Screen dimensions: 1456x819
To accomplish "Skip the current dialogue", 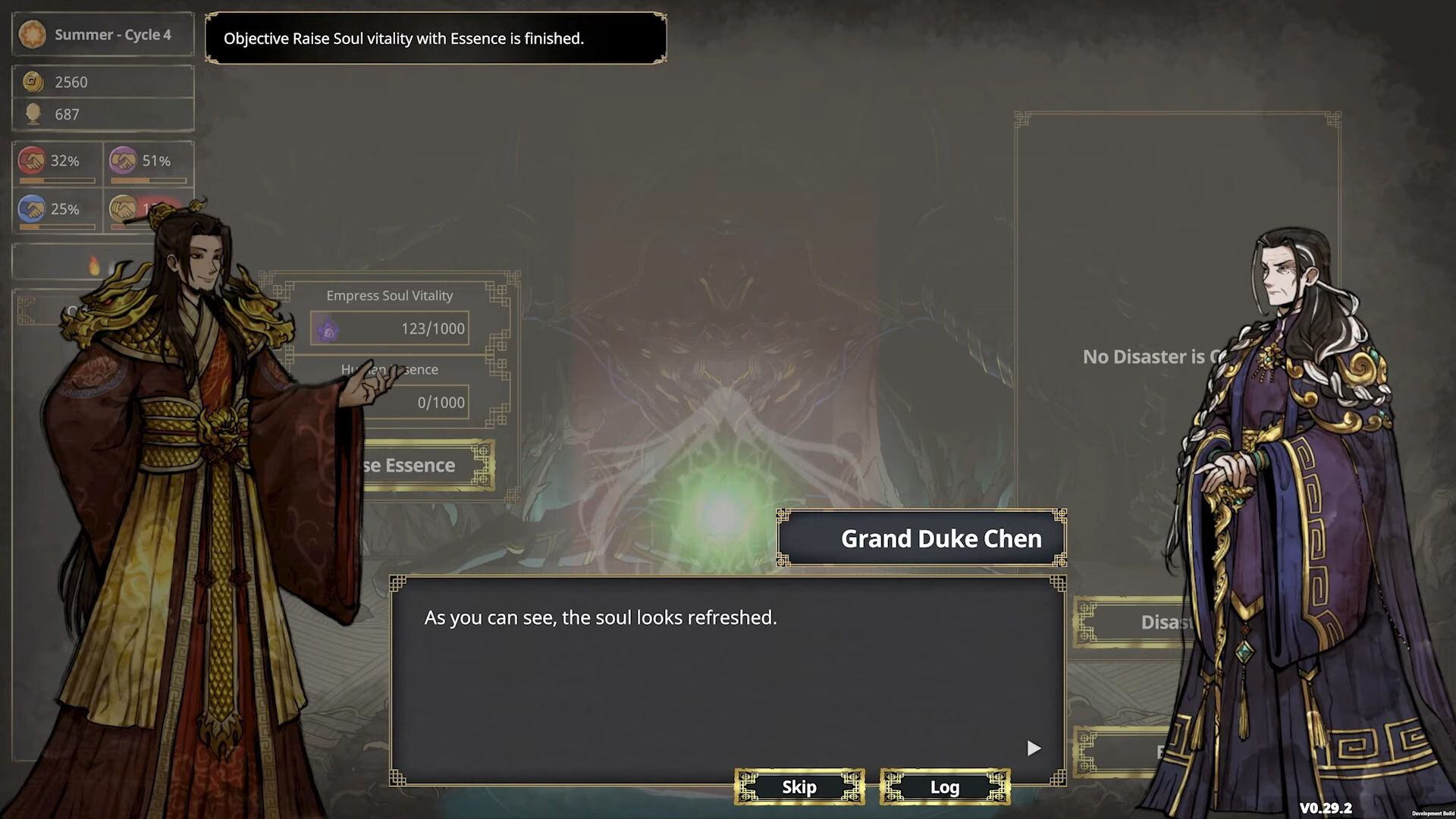I will 799,787.
